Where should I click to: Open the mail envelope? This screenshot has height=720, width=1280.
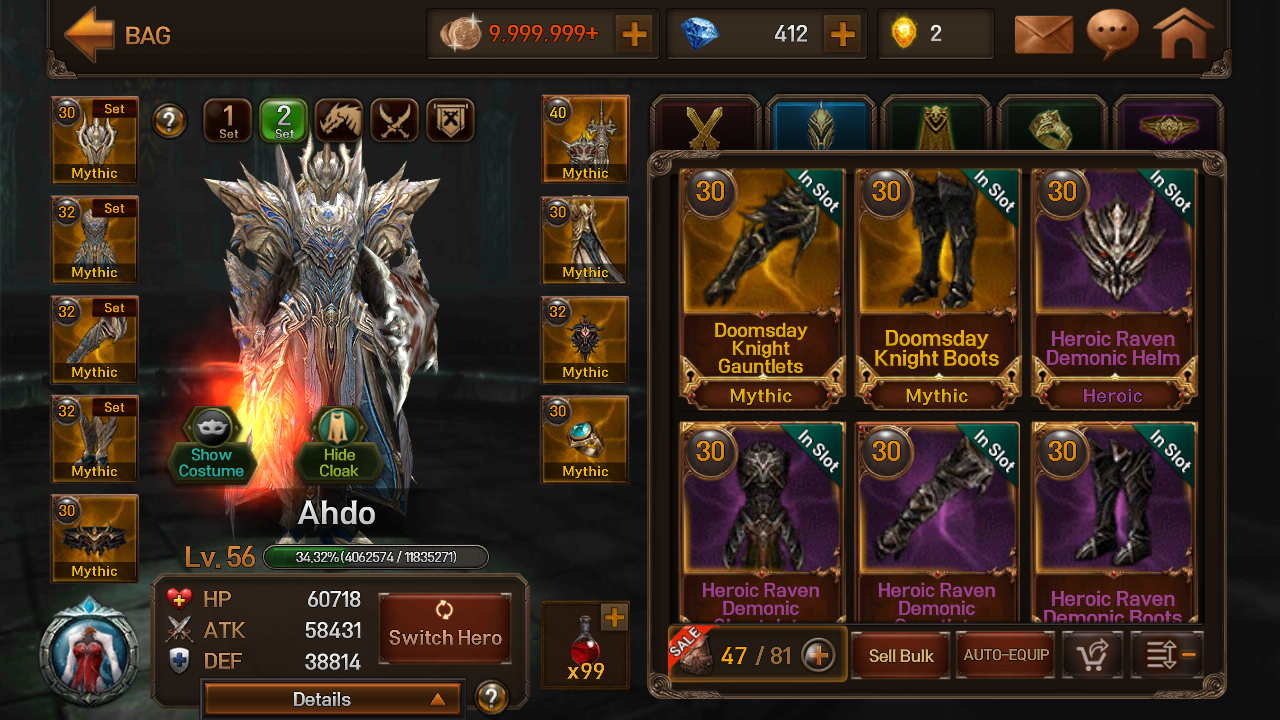(x=1043, y=35)
